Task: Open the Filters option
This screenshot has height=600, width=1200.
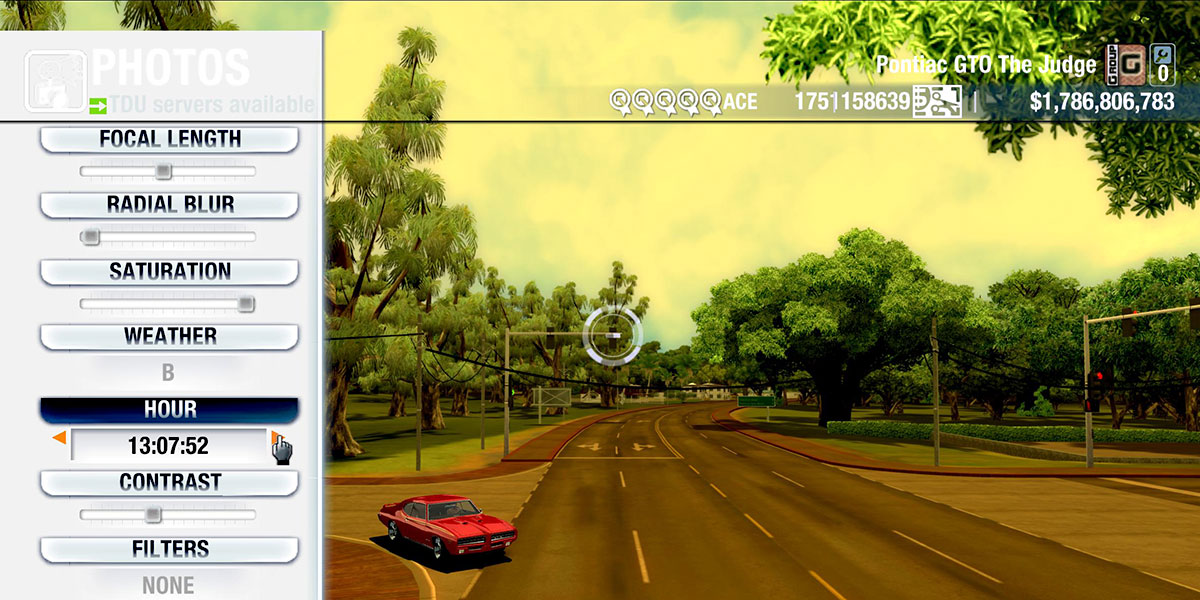Action: [x=169, y=549]
